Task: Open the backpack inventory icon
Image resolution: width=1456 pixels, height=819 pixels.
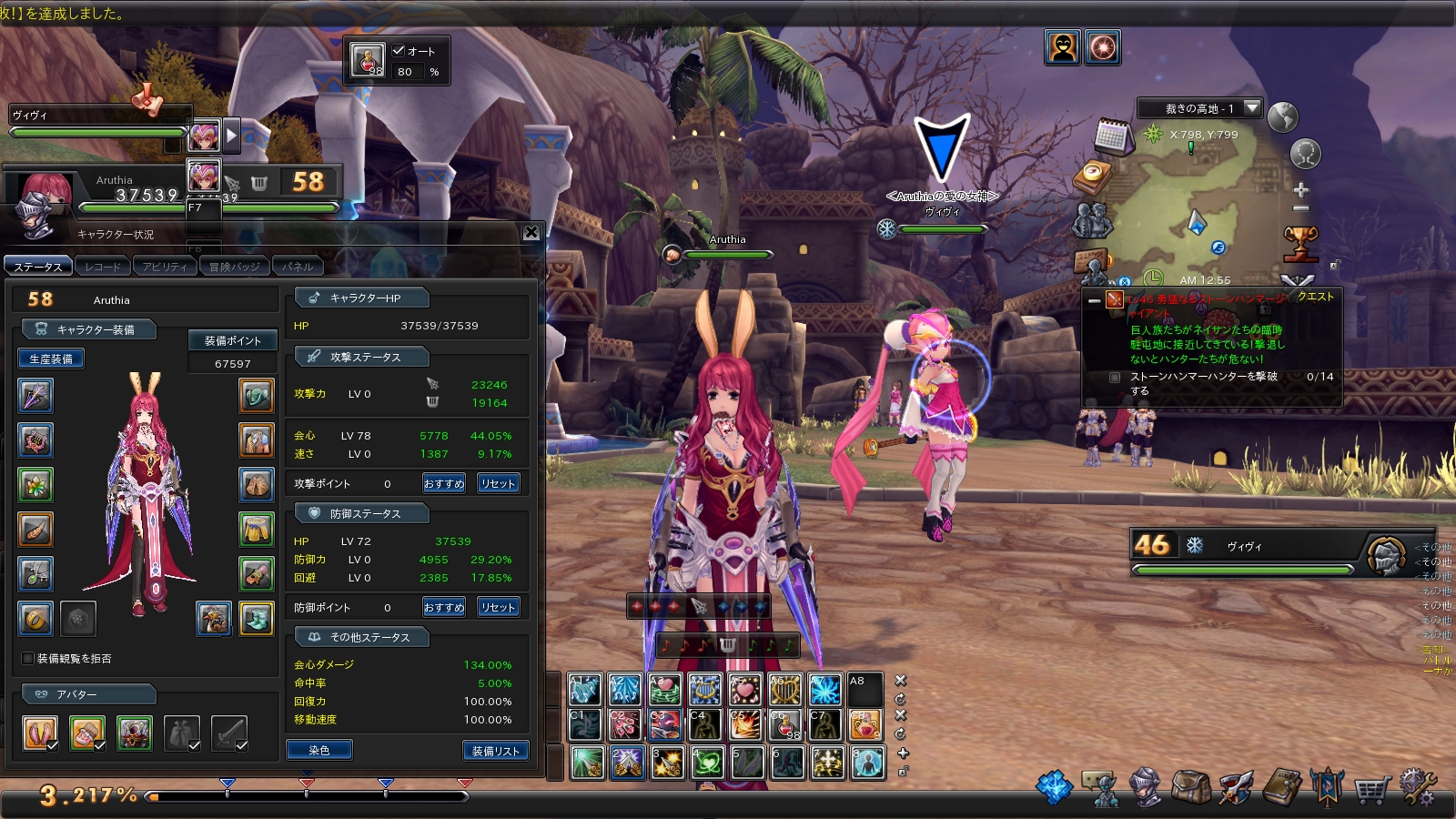Action: [x=1190, y=787]
